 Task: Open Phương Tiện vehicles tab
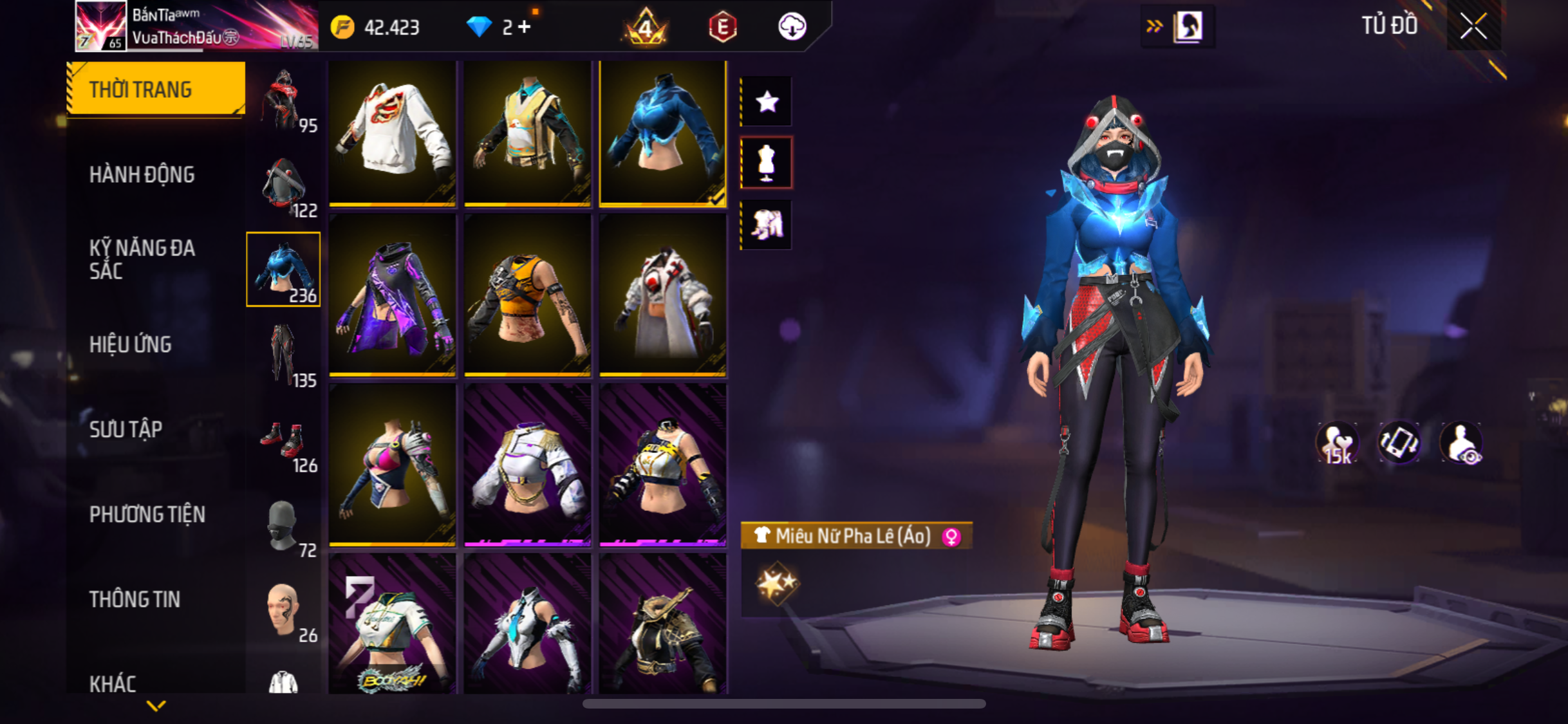pos(147,514)
